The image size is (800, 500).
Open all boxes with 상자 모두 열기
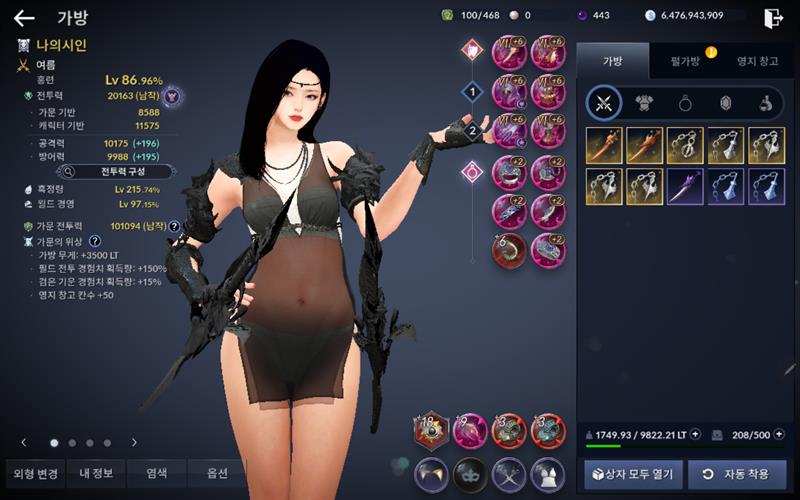pos(633,474)
